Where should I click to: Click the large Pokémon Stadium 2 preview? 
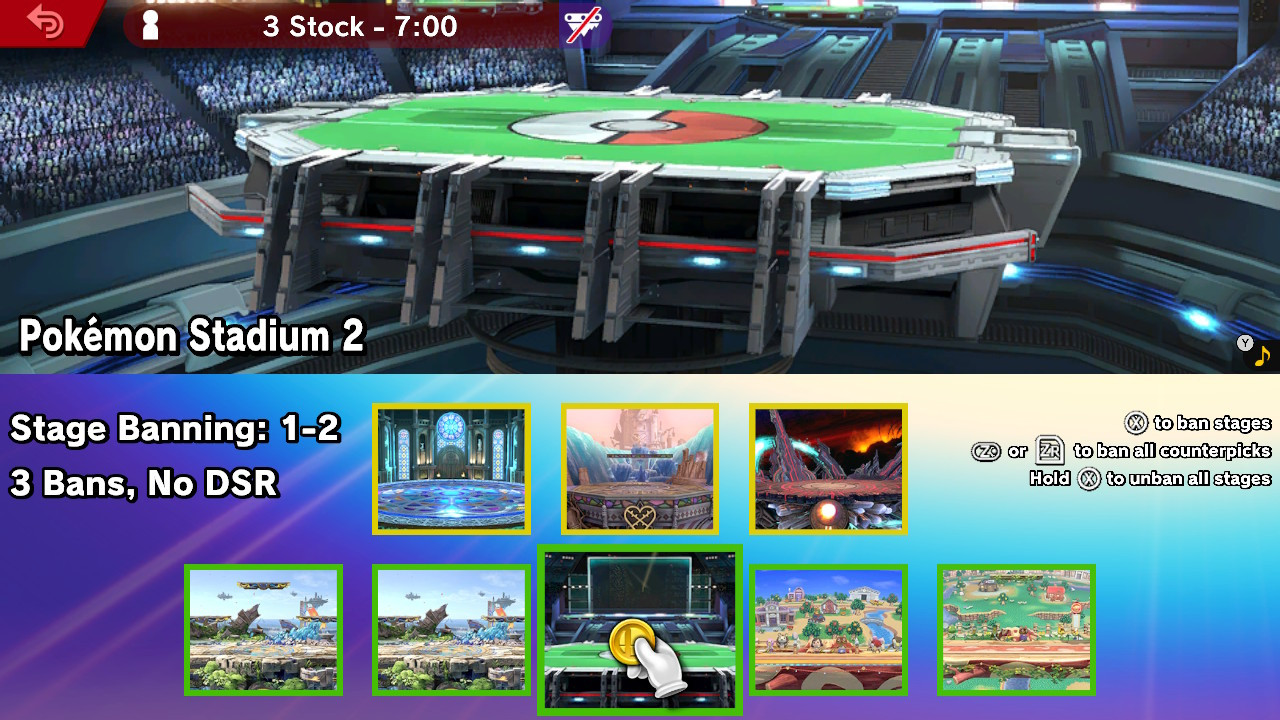pyautogui.click(x=640, y=180)
